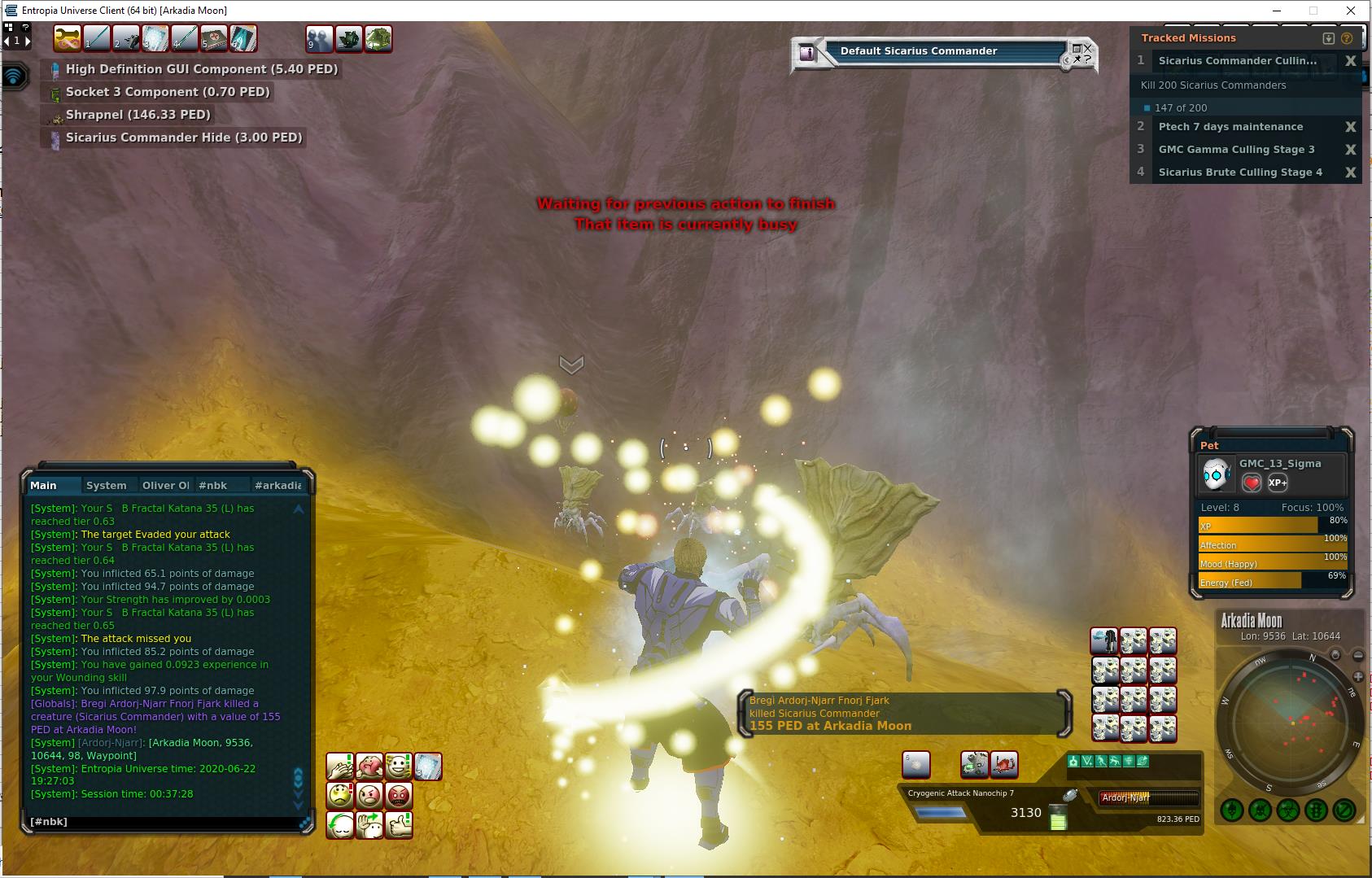Screen dimensions: 1372x878
Task: Toggle the pet XP+ button
Action: tap(1278, 483)
